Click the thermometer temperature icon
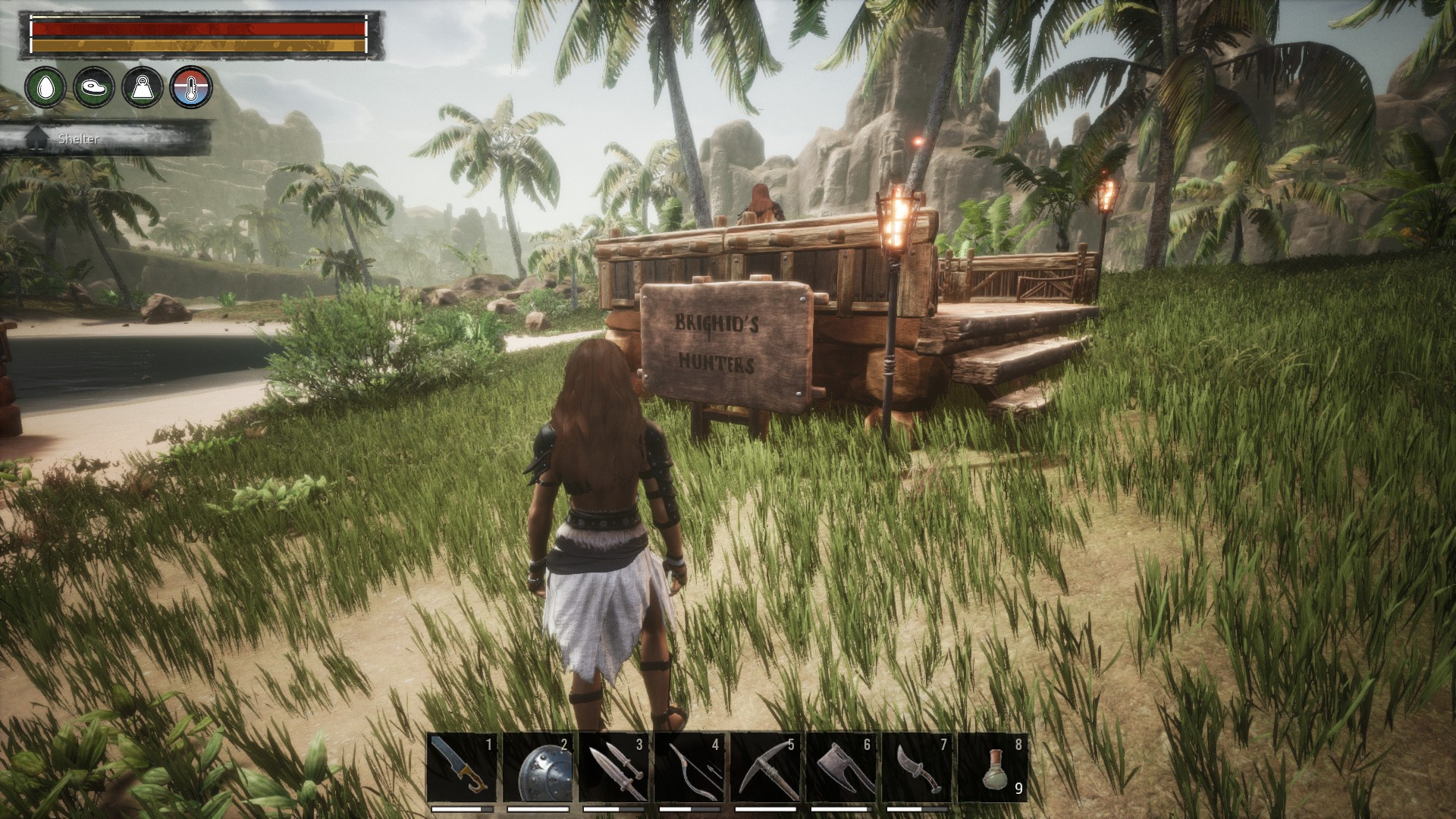Screen dimensions: 1456x819 coord(191,87)
